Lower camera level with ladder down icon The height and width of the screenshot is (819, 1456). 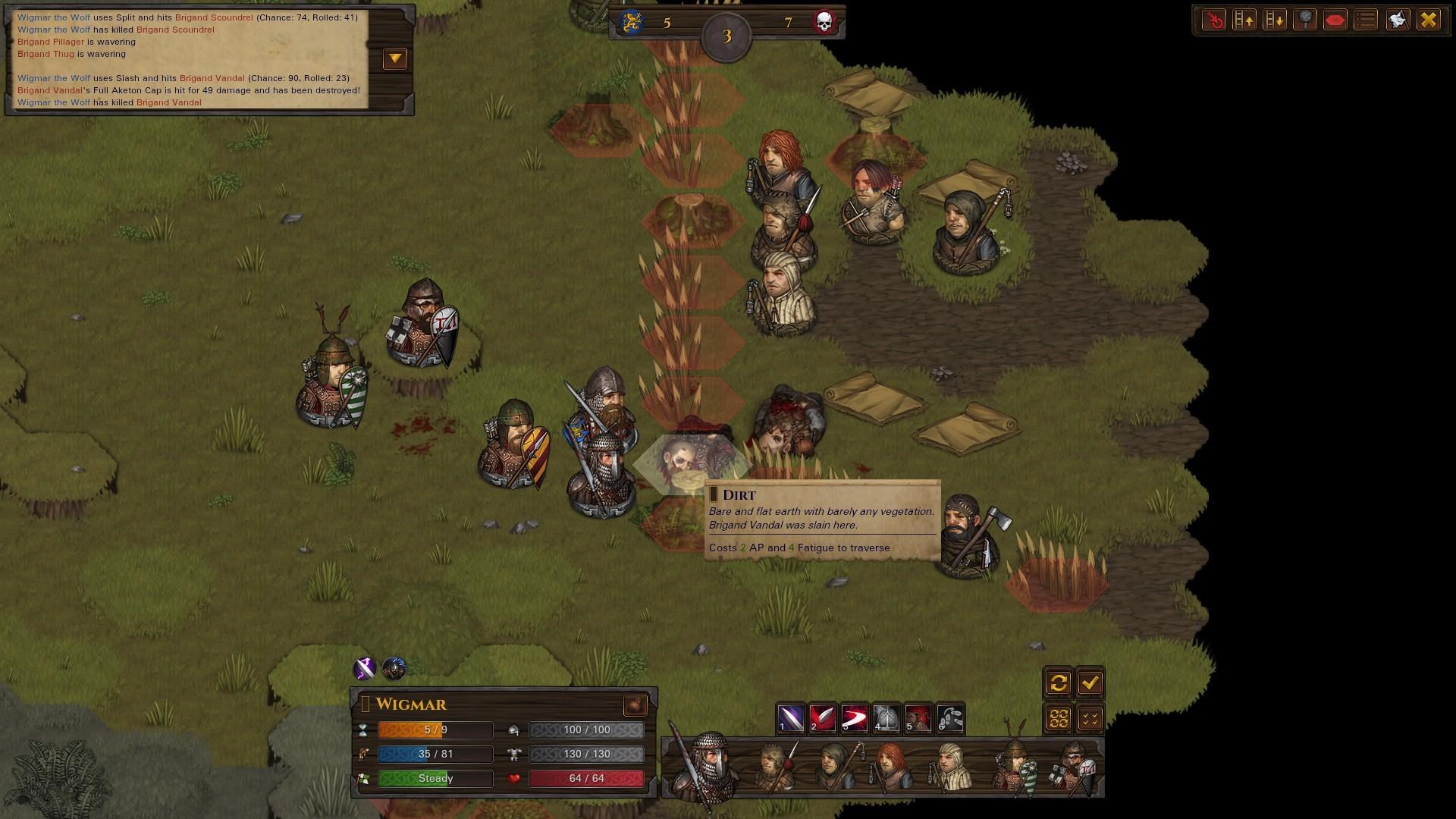[1275, 20]
